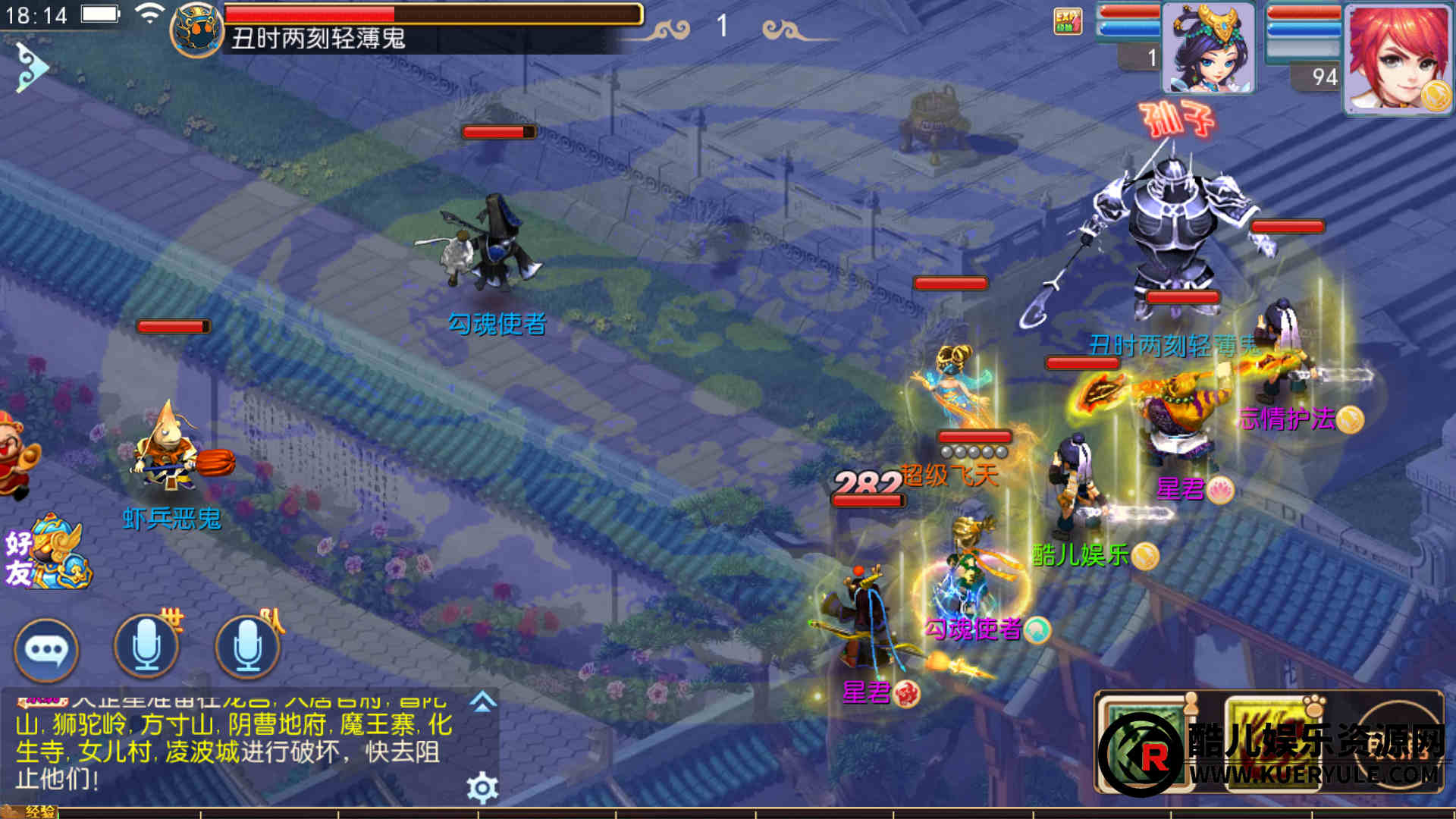
Task: Open the chat speech bubble button
Action: pos(46,650)
